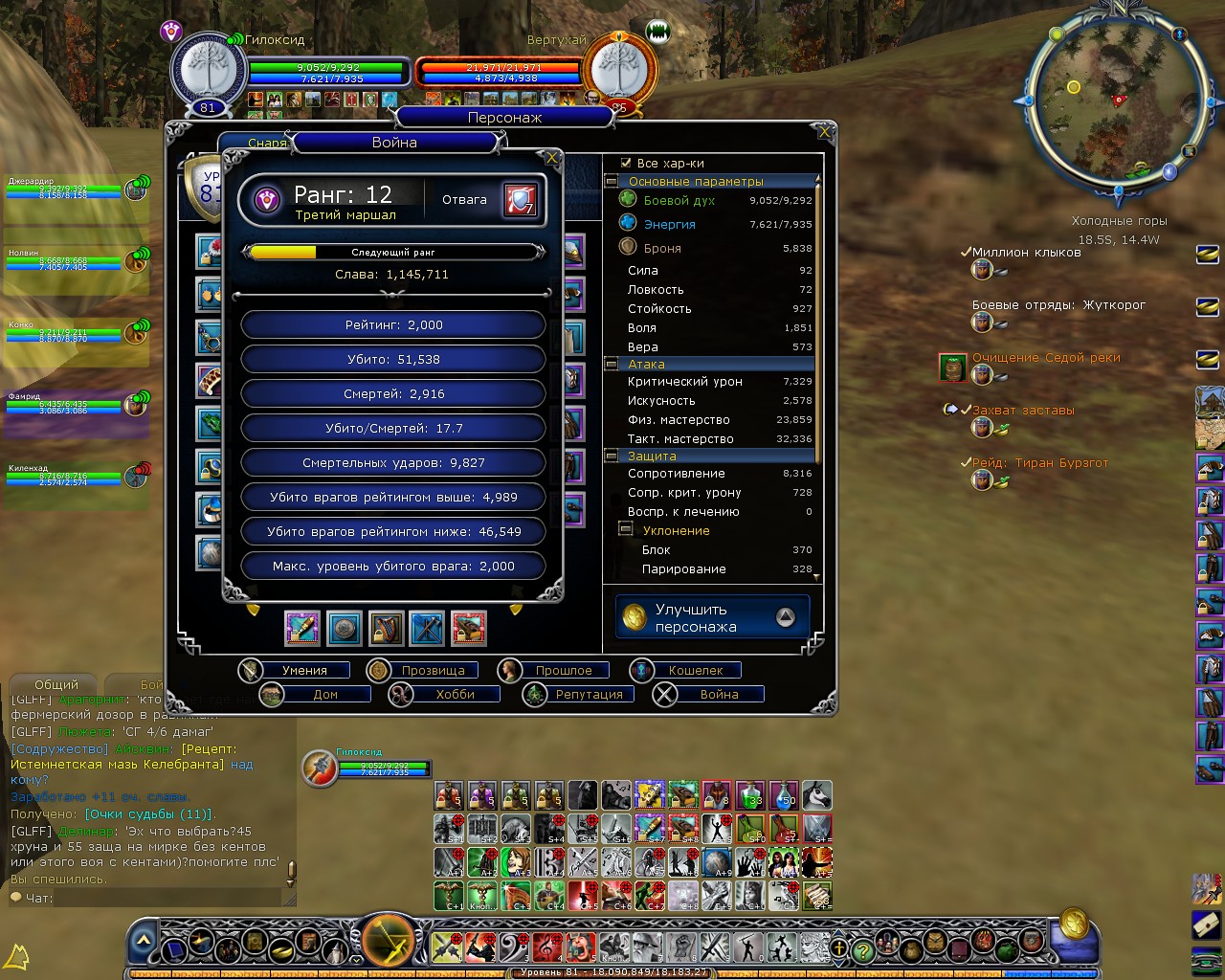Close the Персонаж character panel
Image resolution: width=1225 pixels, height=980 pixels.
[x=824, y=131]
